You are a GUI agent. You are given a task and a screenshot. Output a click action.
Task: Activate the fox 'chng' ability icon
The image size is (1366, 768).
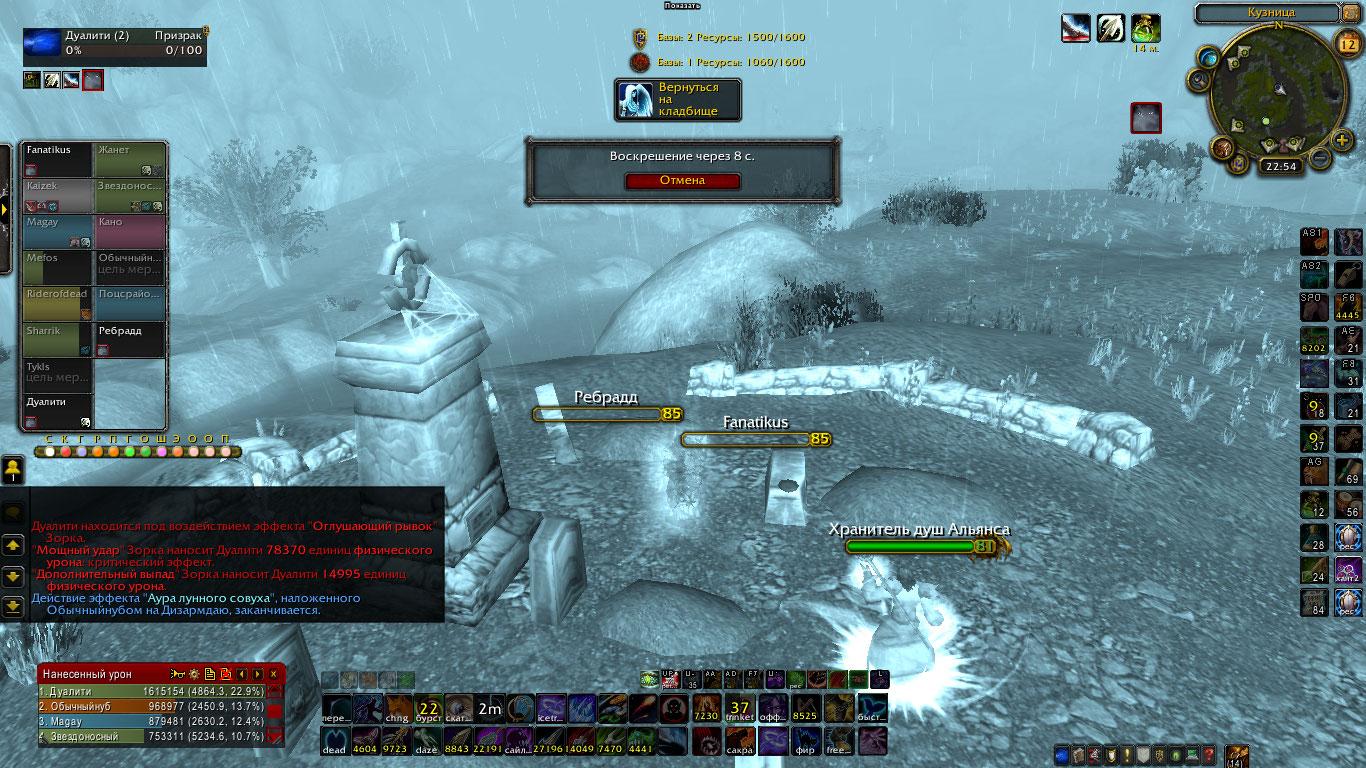tap(398, 709)
